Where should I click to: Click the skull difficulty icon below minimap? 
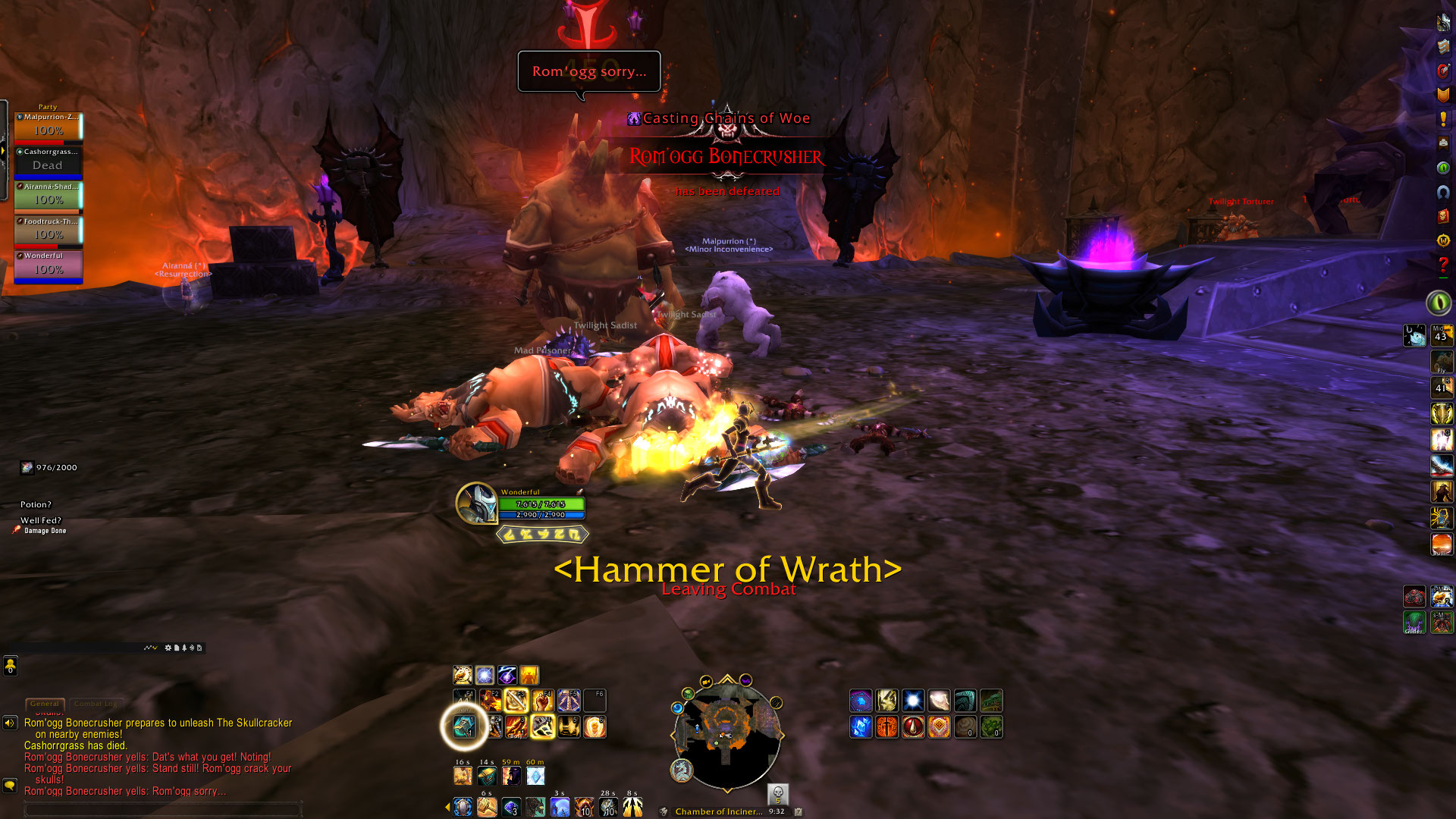click(x=777, y=793)
